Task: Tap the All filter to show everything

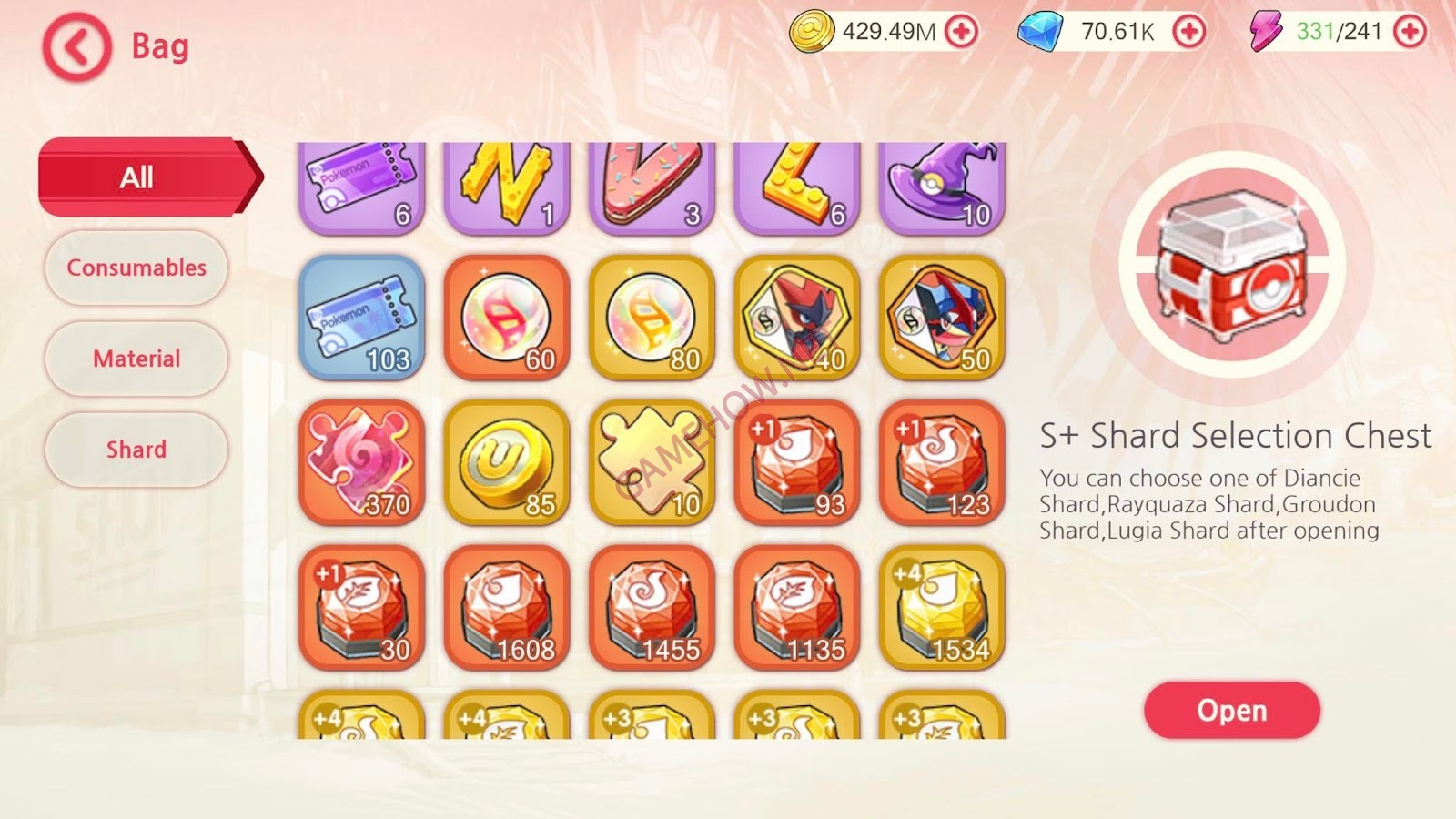Action: coord(135,177)
